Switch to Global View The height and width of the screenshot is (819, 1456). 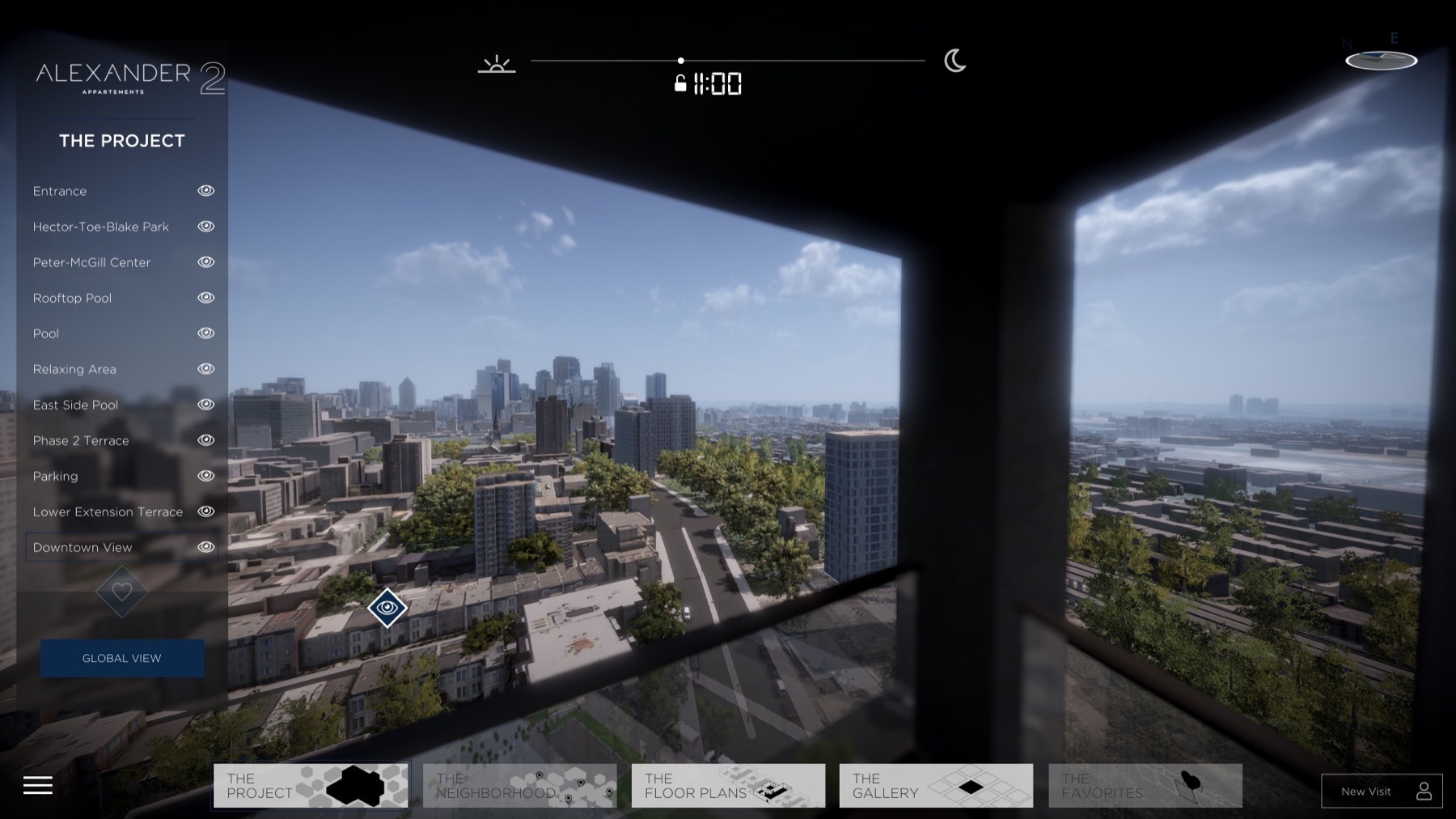point(122,658)
